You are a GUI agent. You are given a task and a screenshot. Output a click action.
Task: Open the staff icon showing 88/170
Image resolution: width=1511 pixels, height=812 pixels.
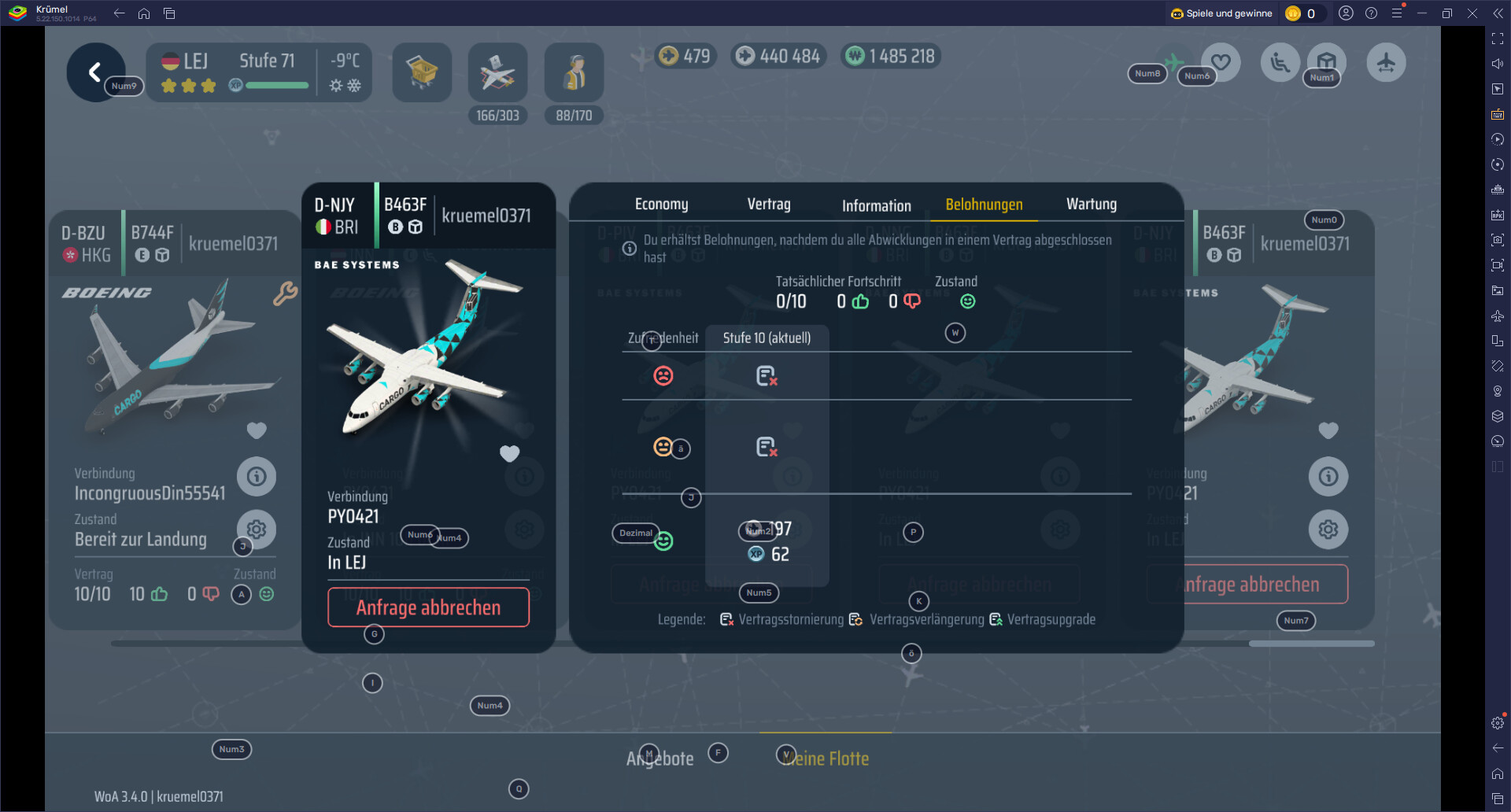coord(574,72)
